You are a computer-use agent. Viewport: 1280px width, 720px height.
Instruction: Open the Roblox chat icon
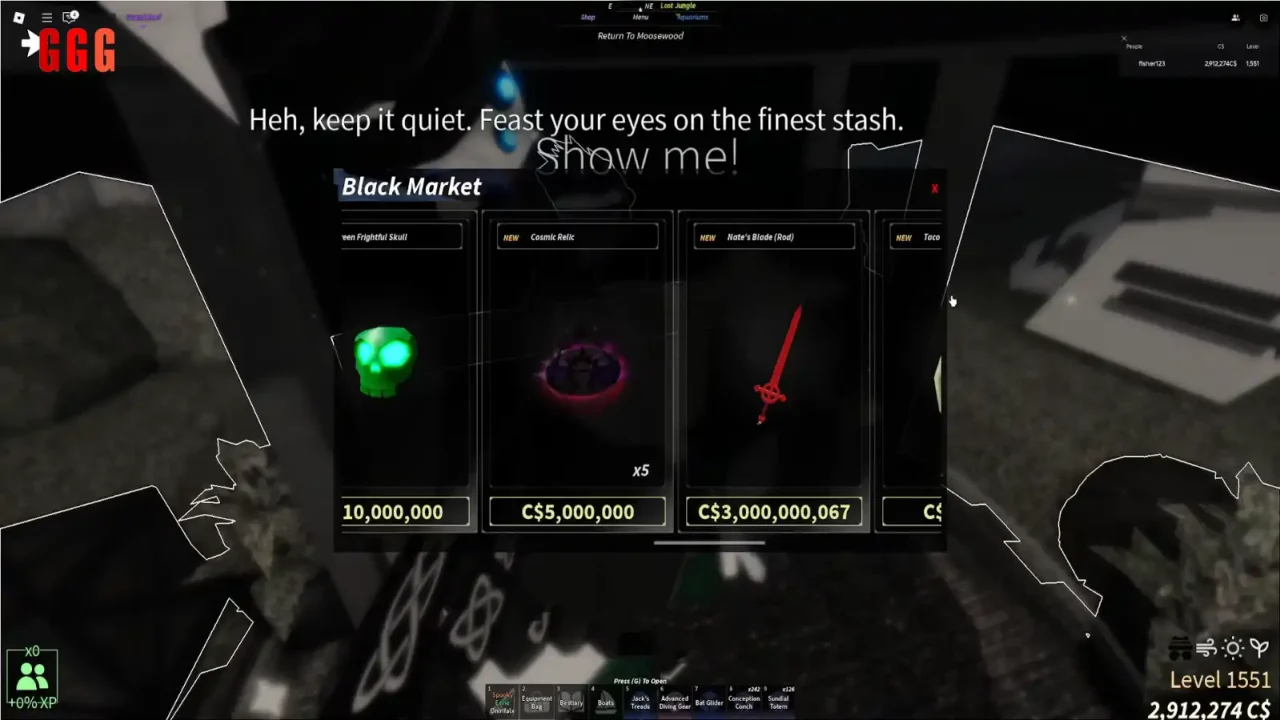[70, 17]
